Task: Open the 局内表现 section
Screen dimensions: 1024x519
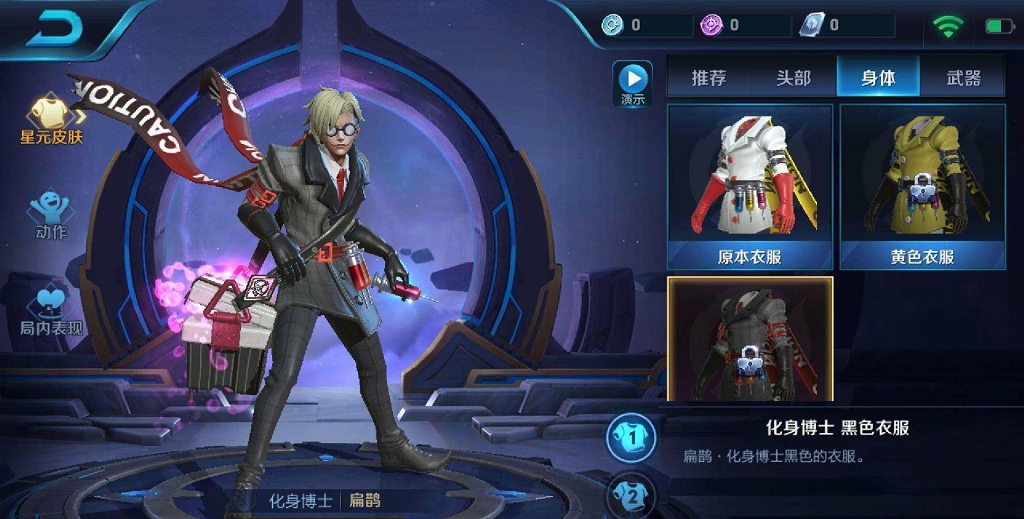Action: (x=51, y=311)
